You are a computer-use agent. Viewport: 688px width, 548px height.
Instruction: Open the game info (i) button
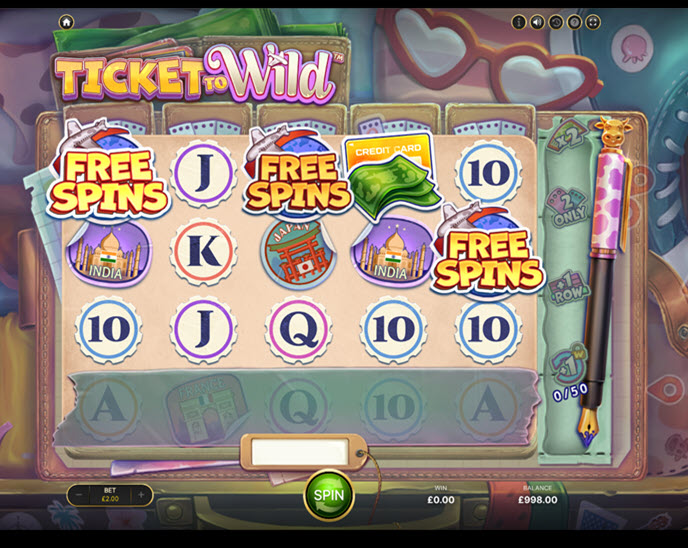tap(519, 21)
